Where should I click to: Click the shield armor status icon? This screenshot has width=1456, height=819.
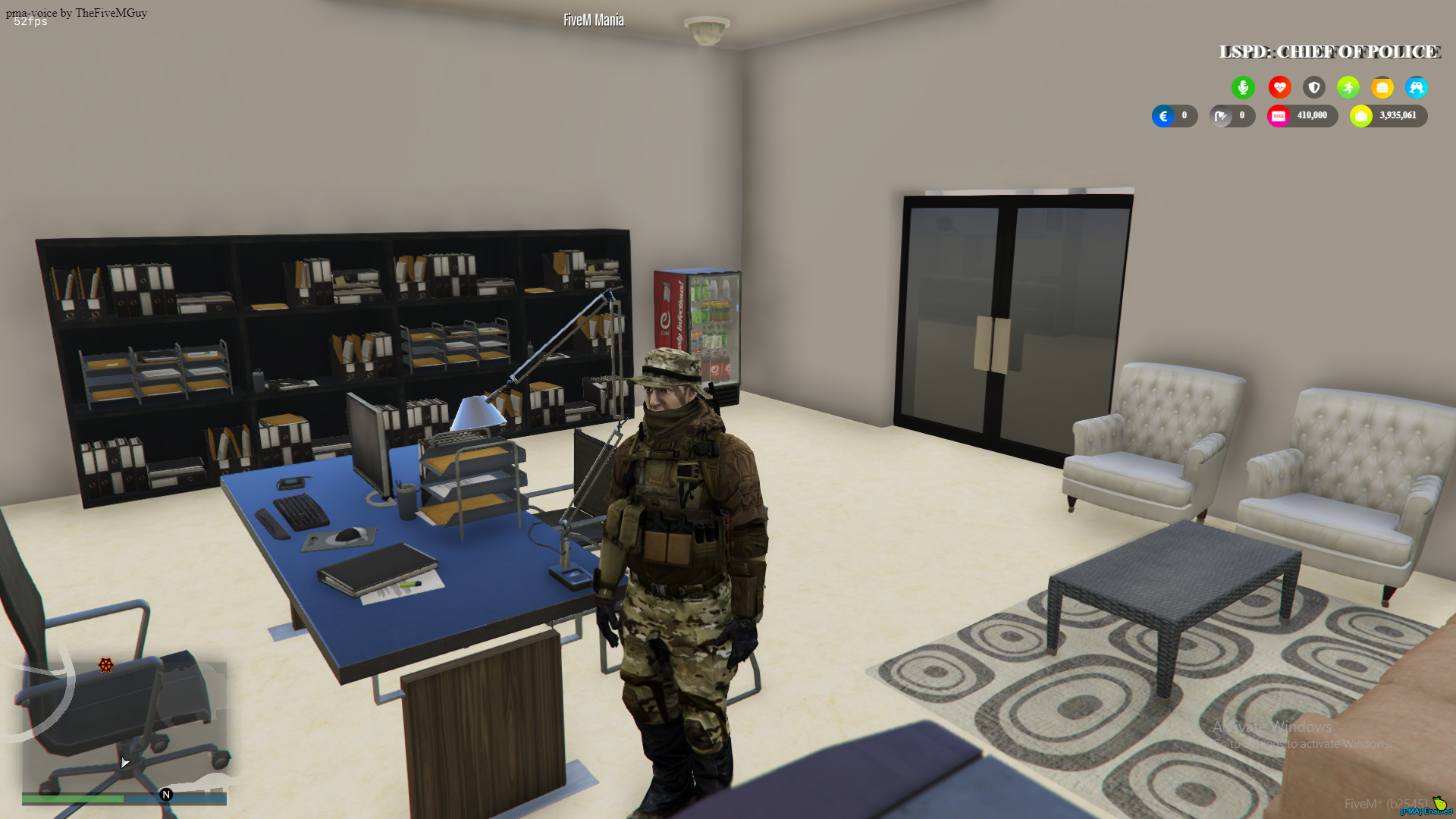pos(1313,87)
